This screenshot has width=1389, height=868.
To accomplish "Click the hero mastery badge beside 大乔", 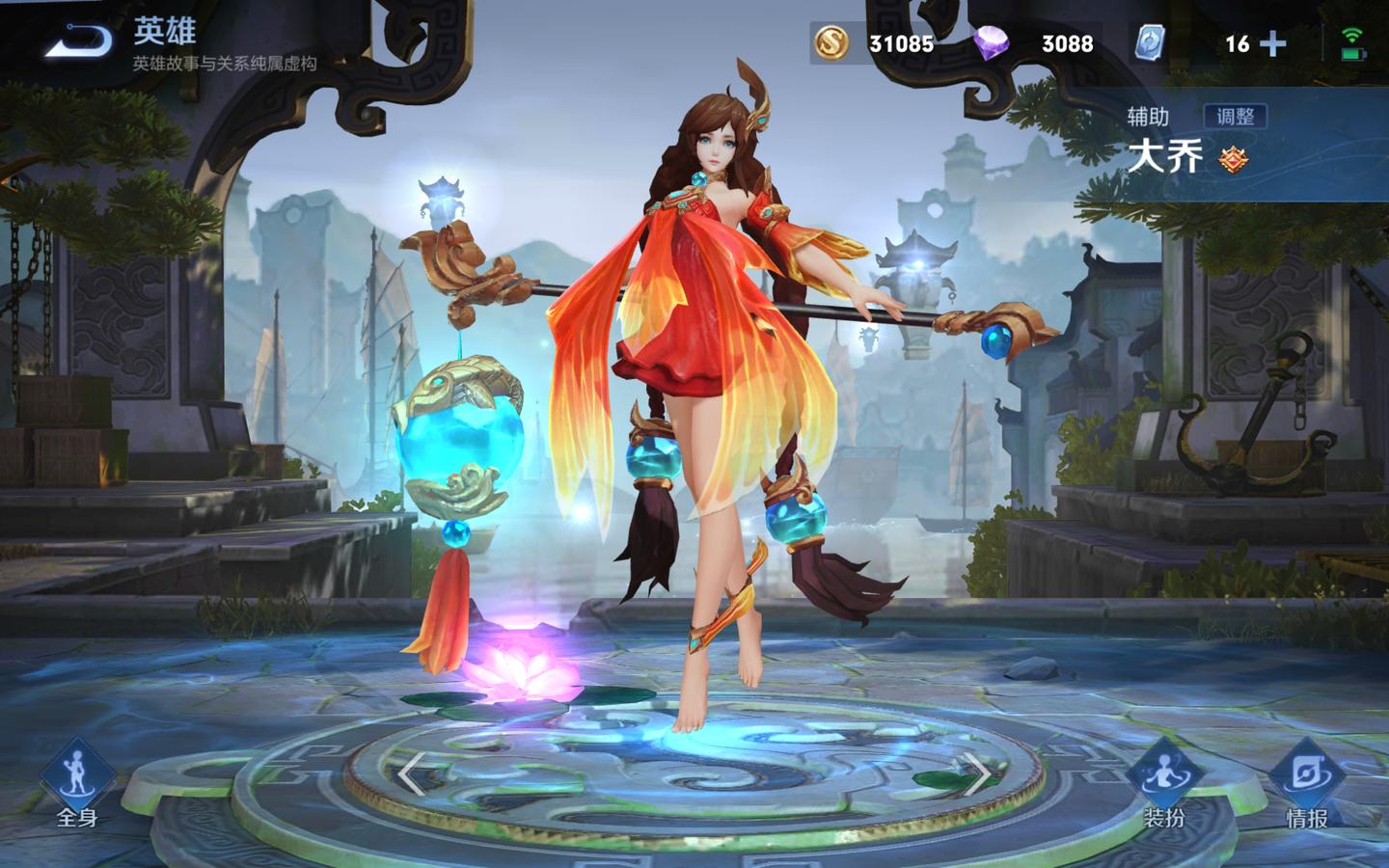I will tap(1232, 159).
